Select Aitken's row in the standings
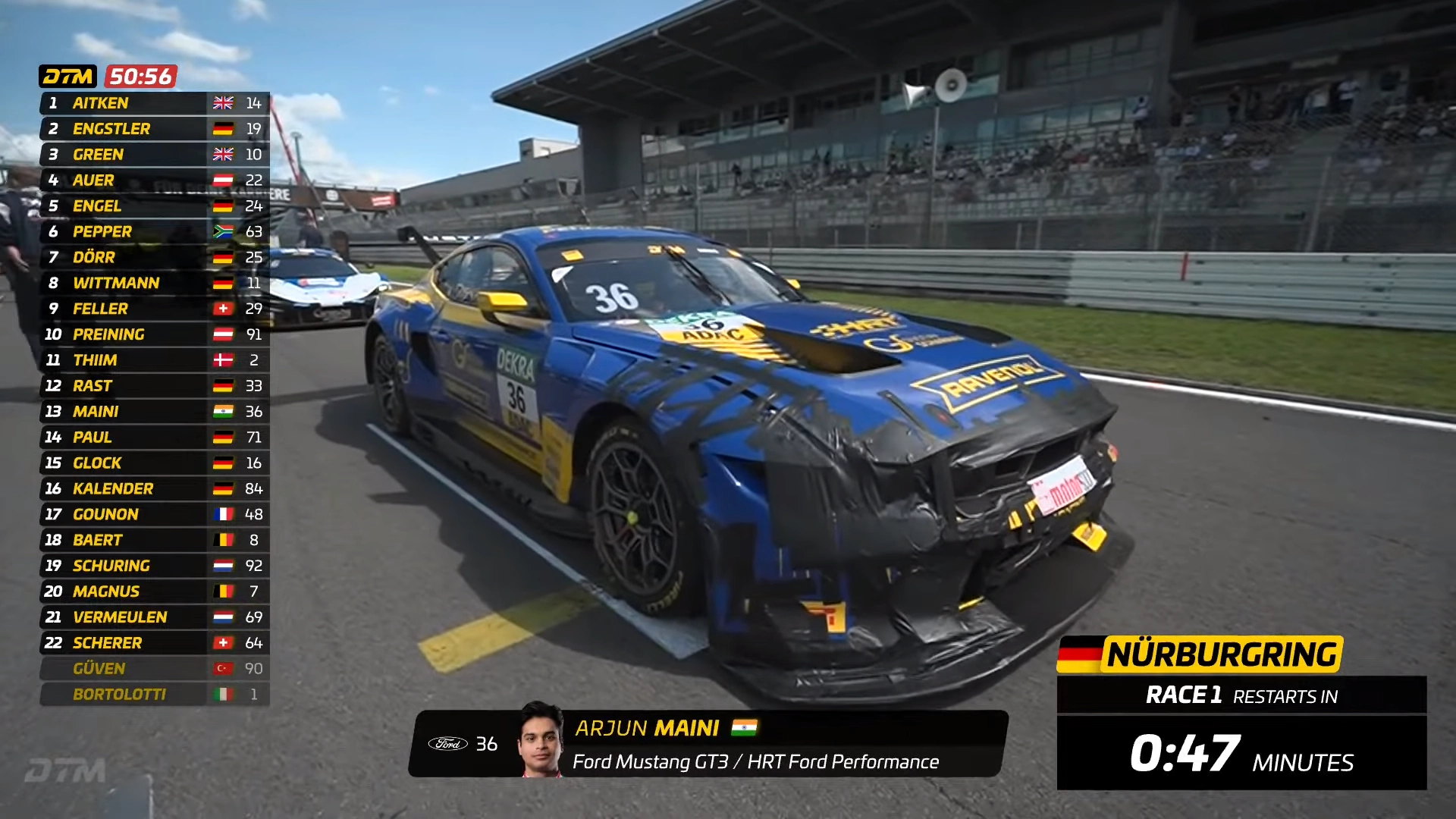Viewport: 1456px width, 819px height. [154, 103]
